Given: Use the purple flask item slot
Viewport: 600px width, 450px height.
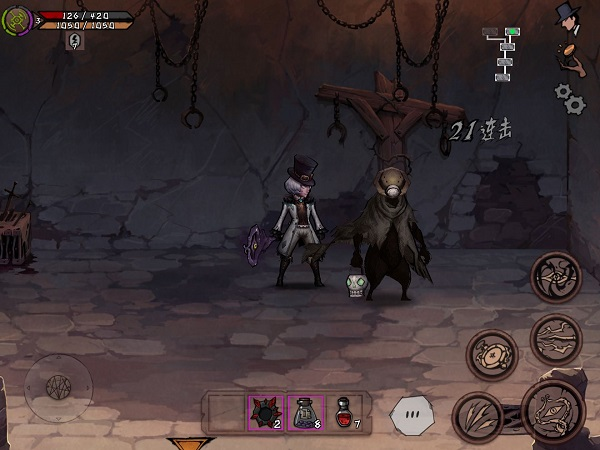Looking at the screenshot, I should [305, 411].
